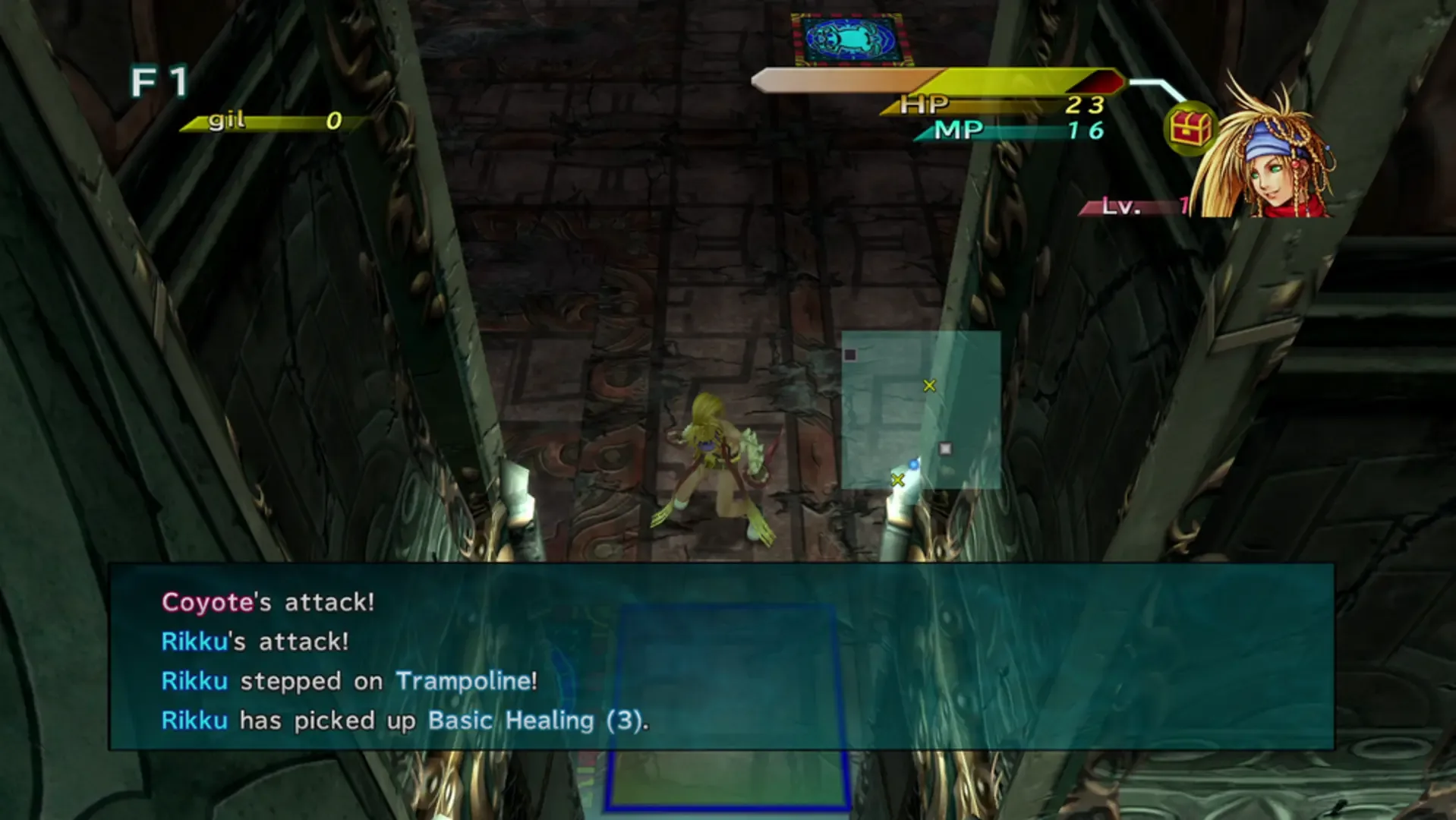Select the 'Rikku stepped on Trampoline!' log entry
The height and width of the screenshot is (820, 1456).
coord(349,681)
